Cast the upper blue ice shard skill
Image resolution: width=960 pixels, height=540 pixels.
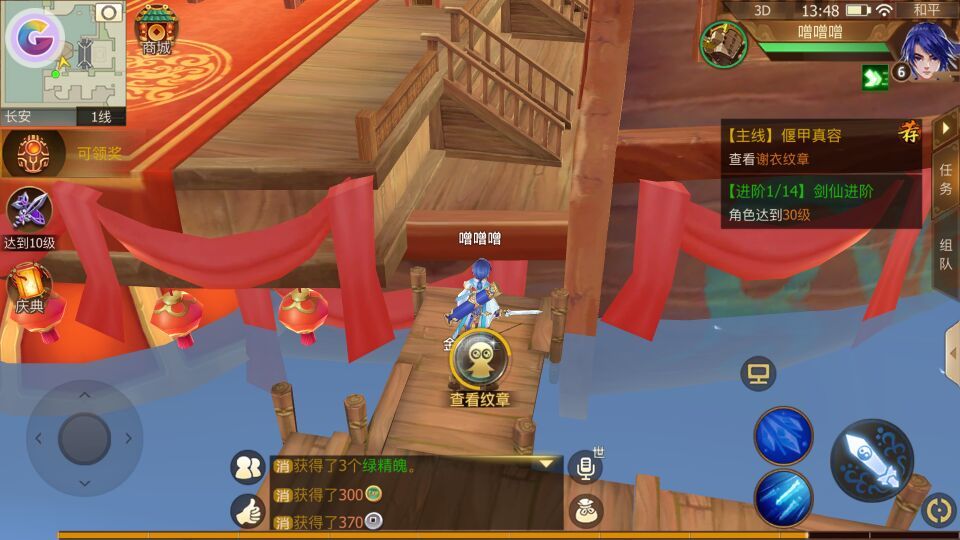pyautogui.click(x=783, y=435)
